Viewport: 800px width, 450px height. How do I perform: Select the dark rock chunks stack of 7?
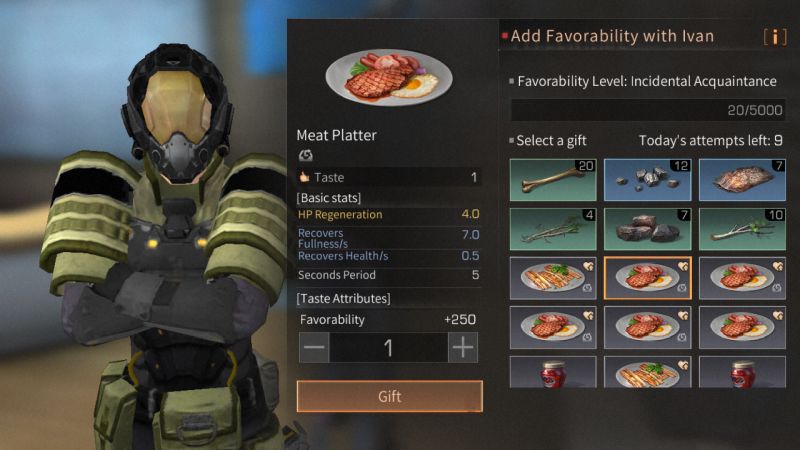click(647, 228)
